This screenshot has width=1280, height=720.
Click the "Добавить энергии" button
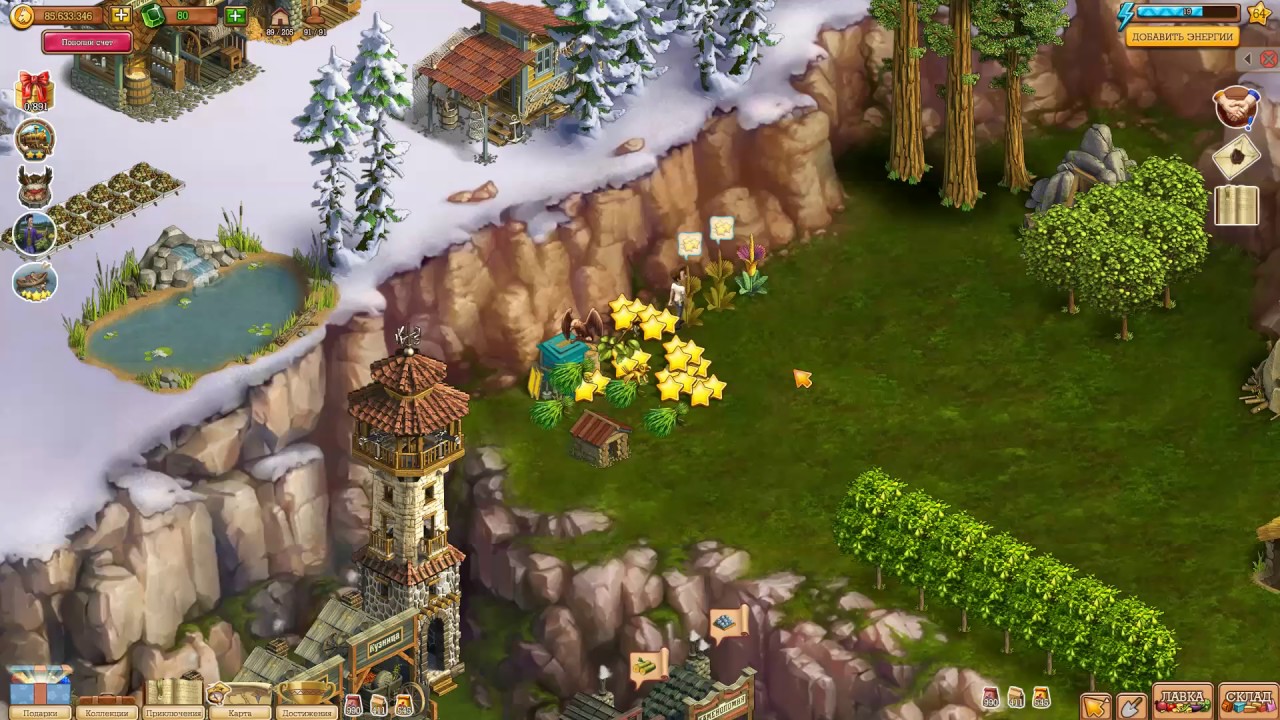coord(1183,37)
